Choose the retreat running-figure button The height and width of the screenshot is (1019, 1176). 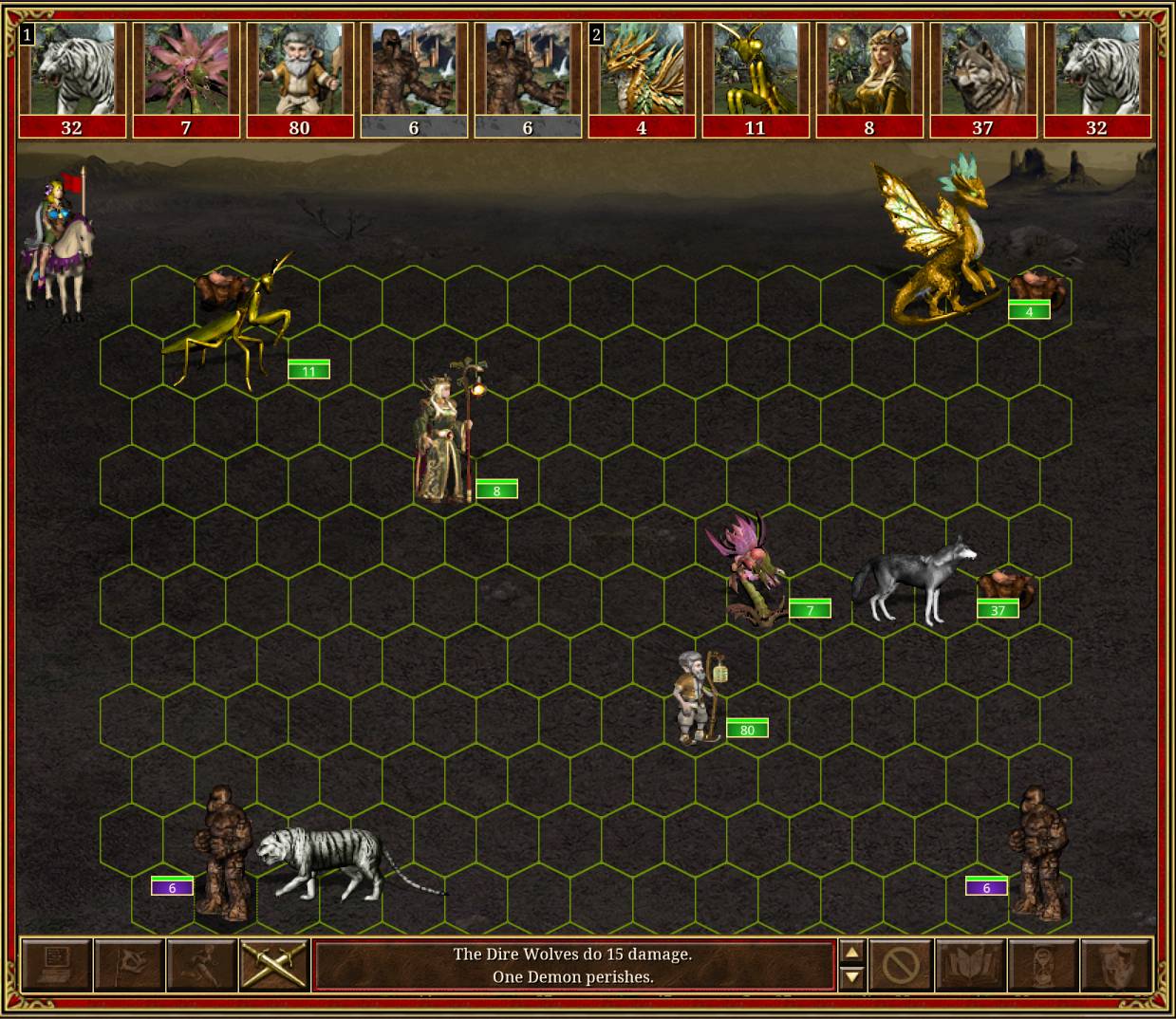point(201,965)
